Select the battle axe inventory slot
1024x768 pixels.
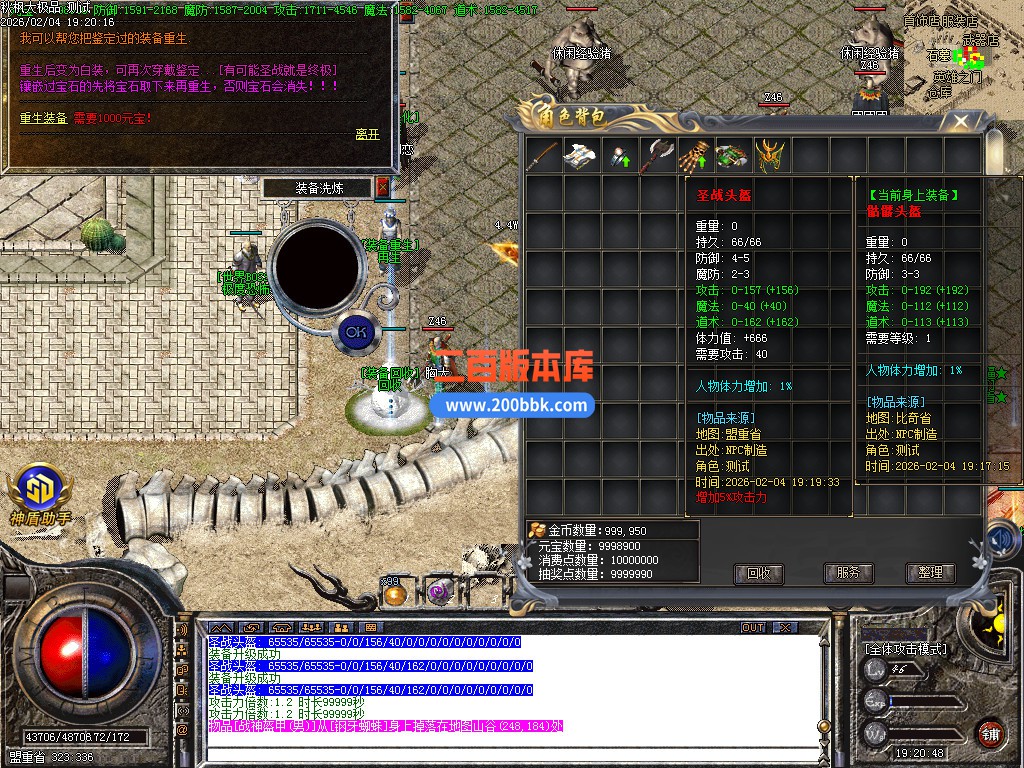[x=657, y=155]
